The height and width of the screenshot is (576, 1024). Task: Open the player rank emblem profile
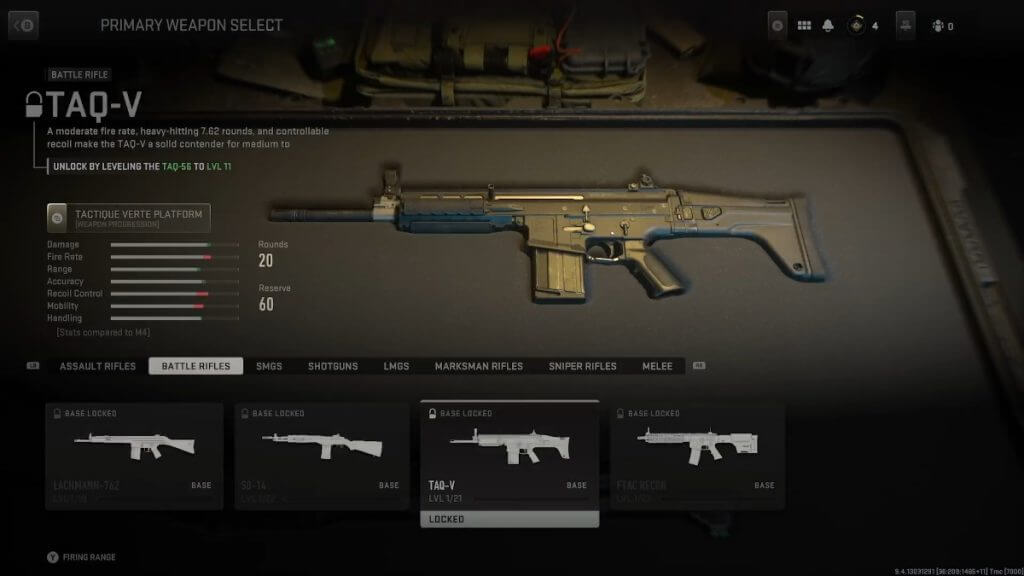(x=855, y=26)
